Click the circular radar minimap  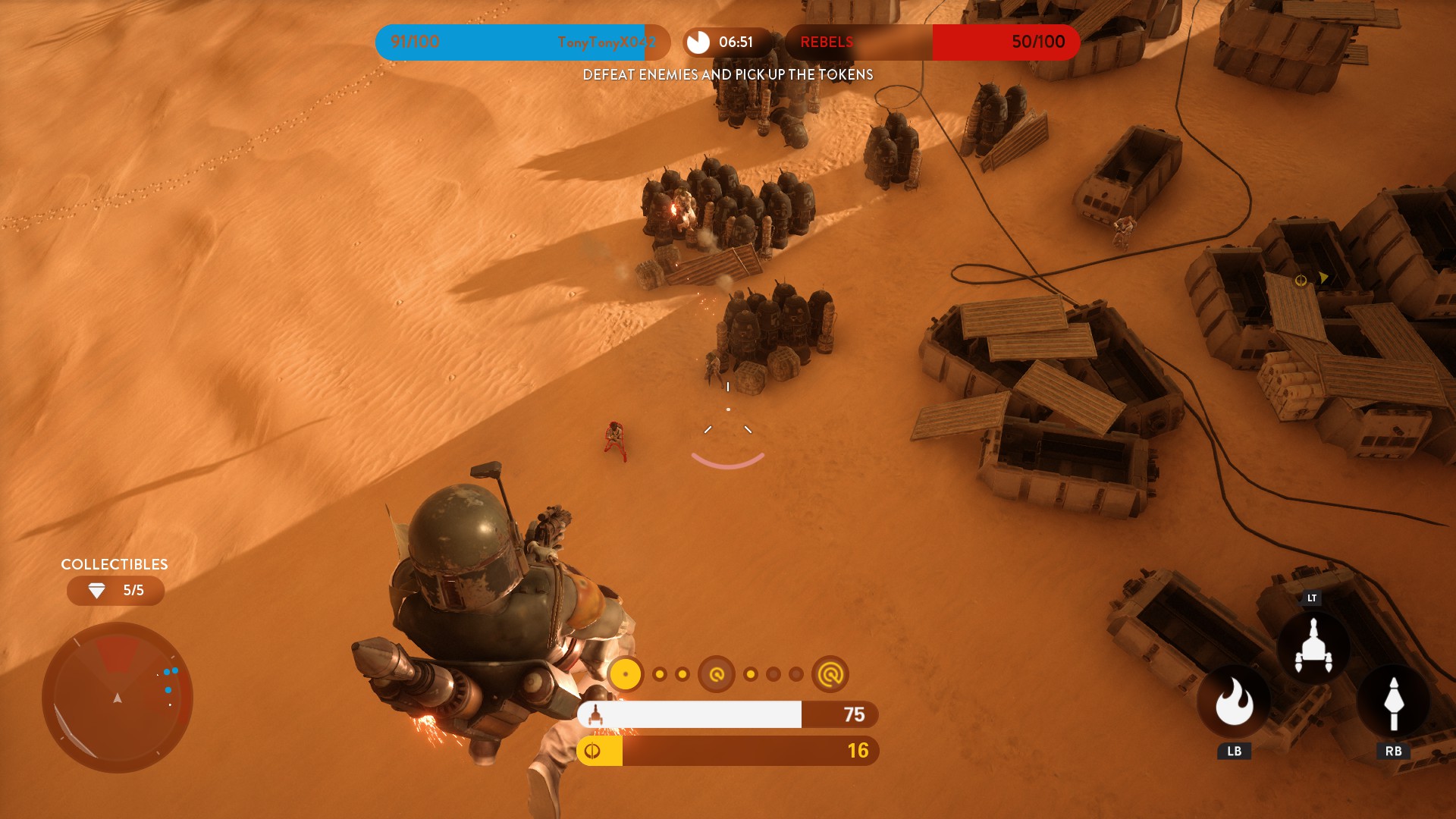pyautogui.click(x=118, y=697)
